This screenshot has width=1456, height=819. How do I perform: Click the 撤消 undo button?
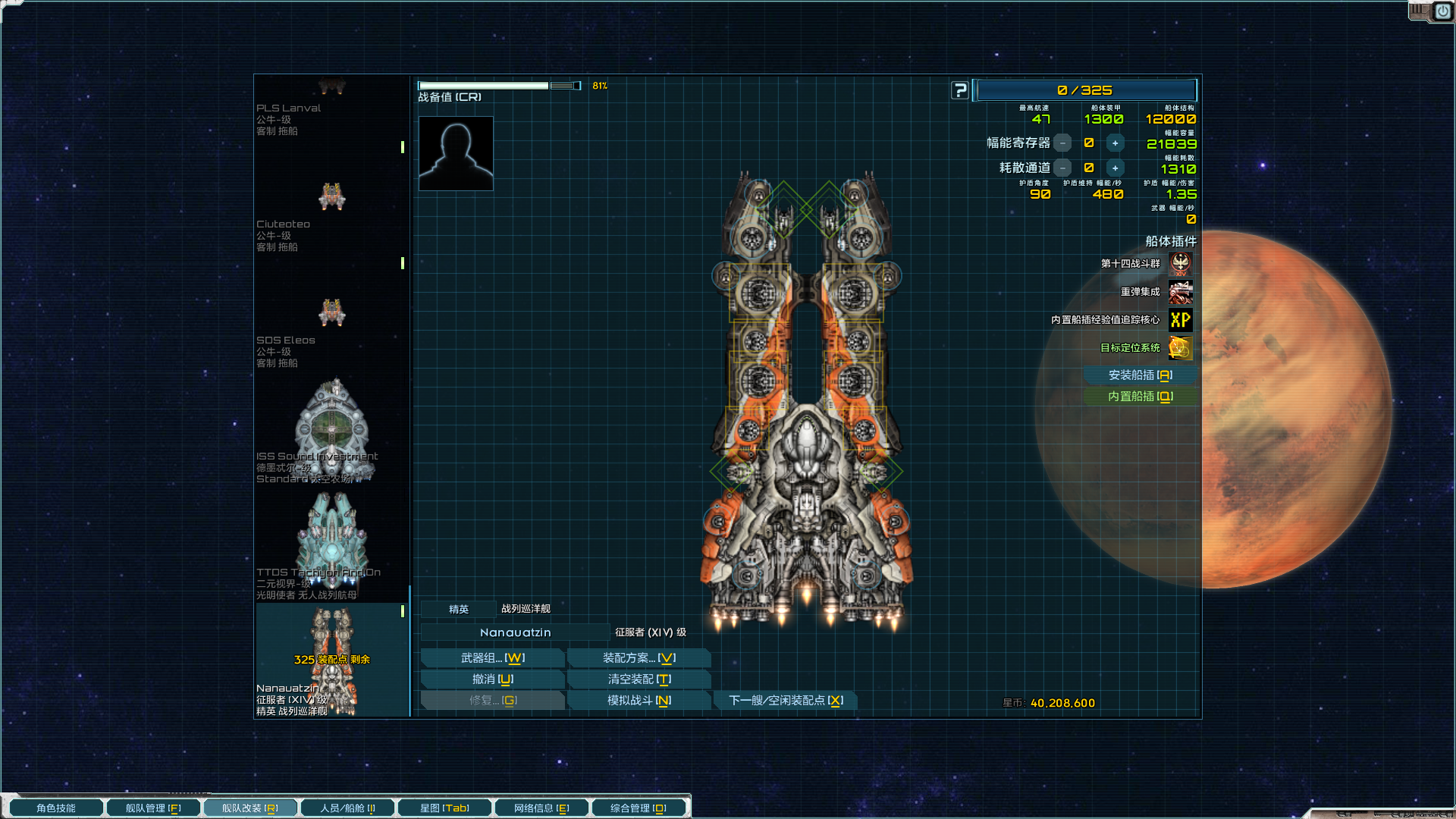[492, 679]
